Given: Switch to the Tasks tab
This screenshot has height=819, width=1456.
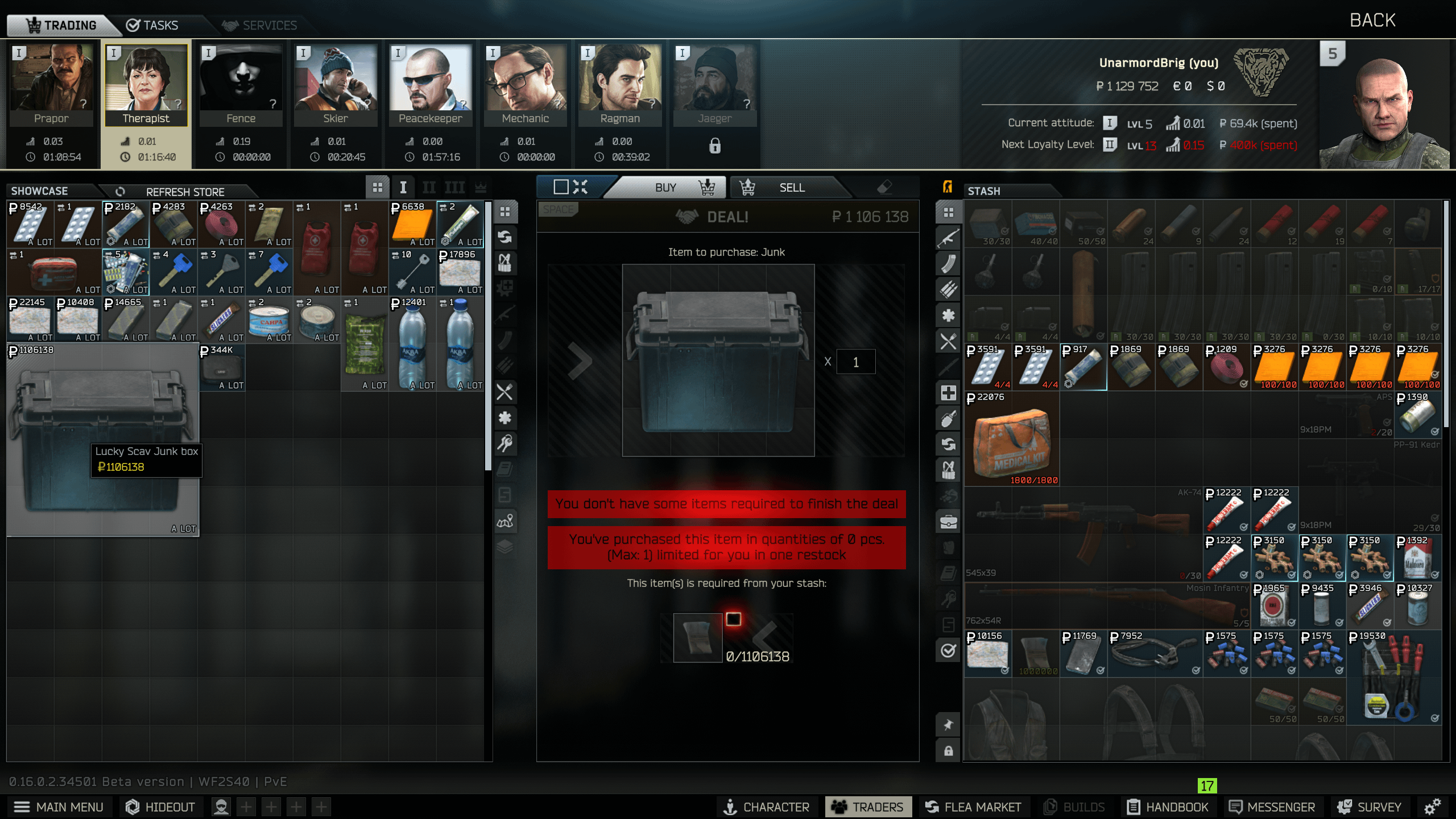Looking at the screenshot, I should coord(152,25).
